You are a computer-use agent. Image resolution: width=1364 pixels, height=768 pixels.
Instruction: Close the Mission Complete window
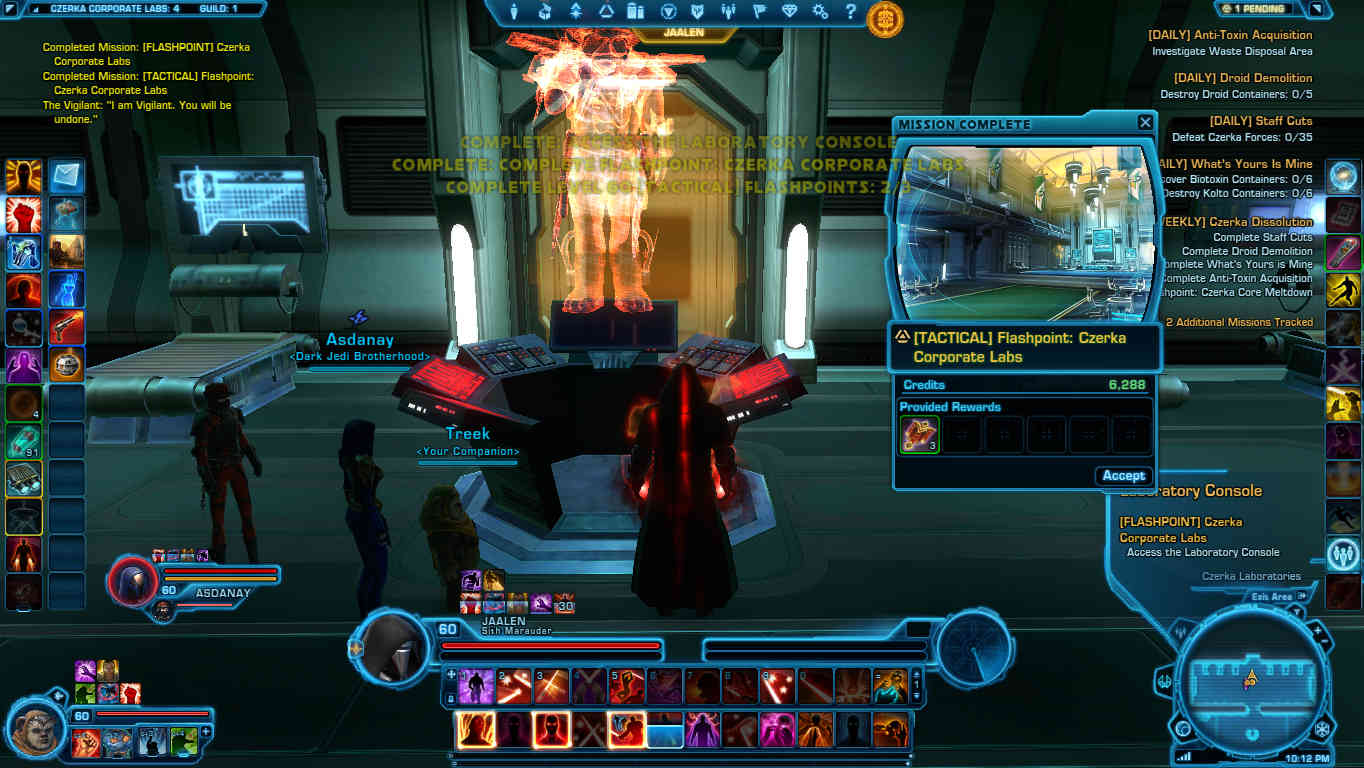tap(1145, 123)
